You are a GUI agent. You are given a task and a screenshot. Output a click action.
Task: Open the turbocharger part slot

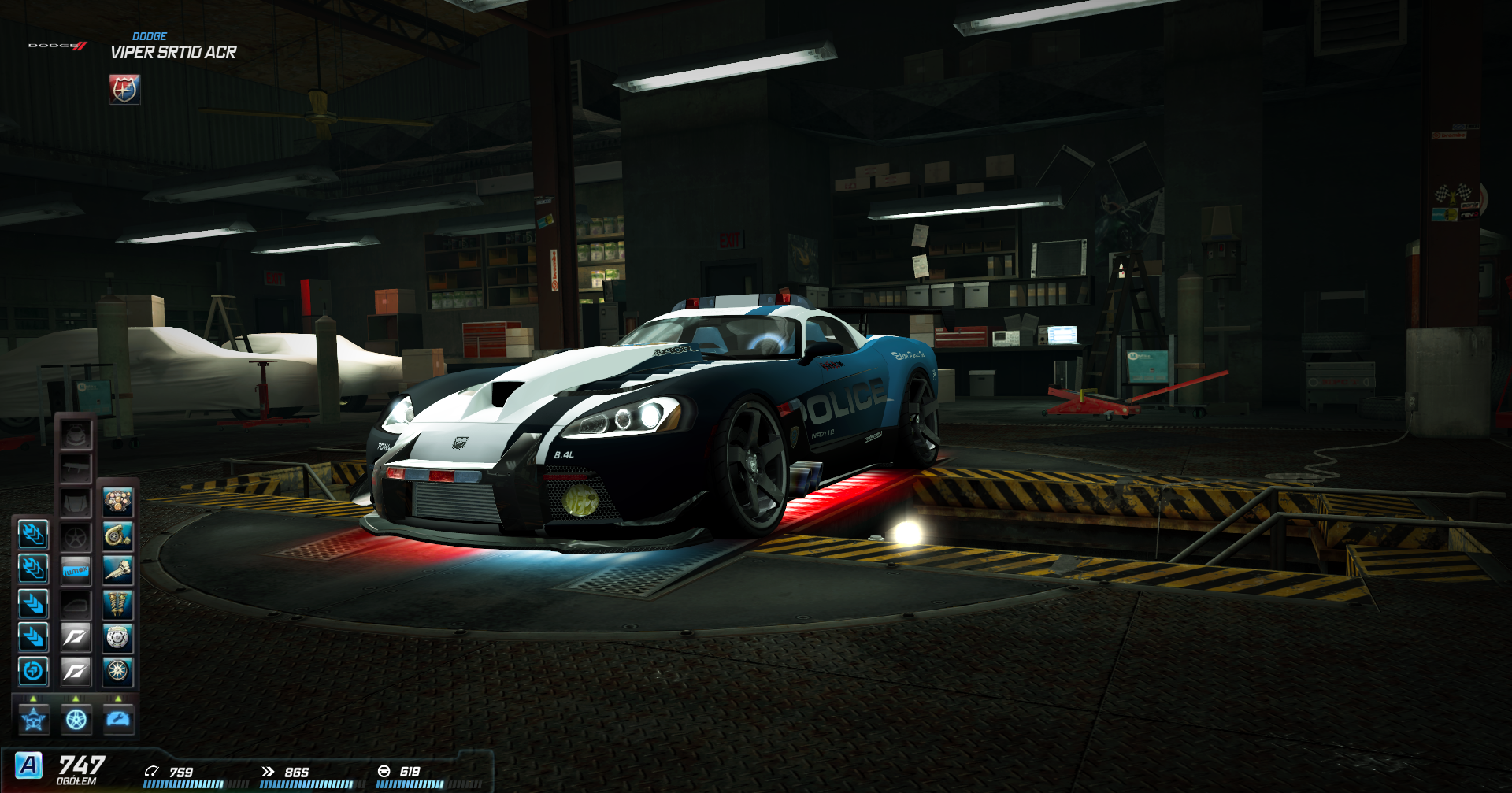pos(118,536)
